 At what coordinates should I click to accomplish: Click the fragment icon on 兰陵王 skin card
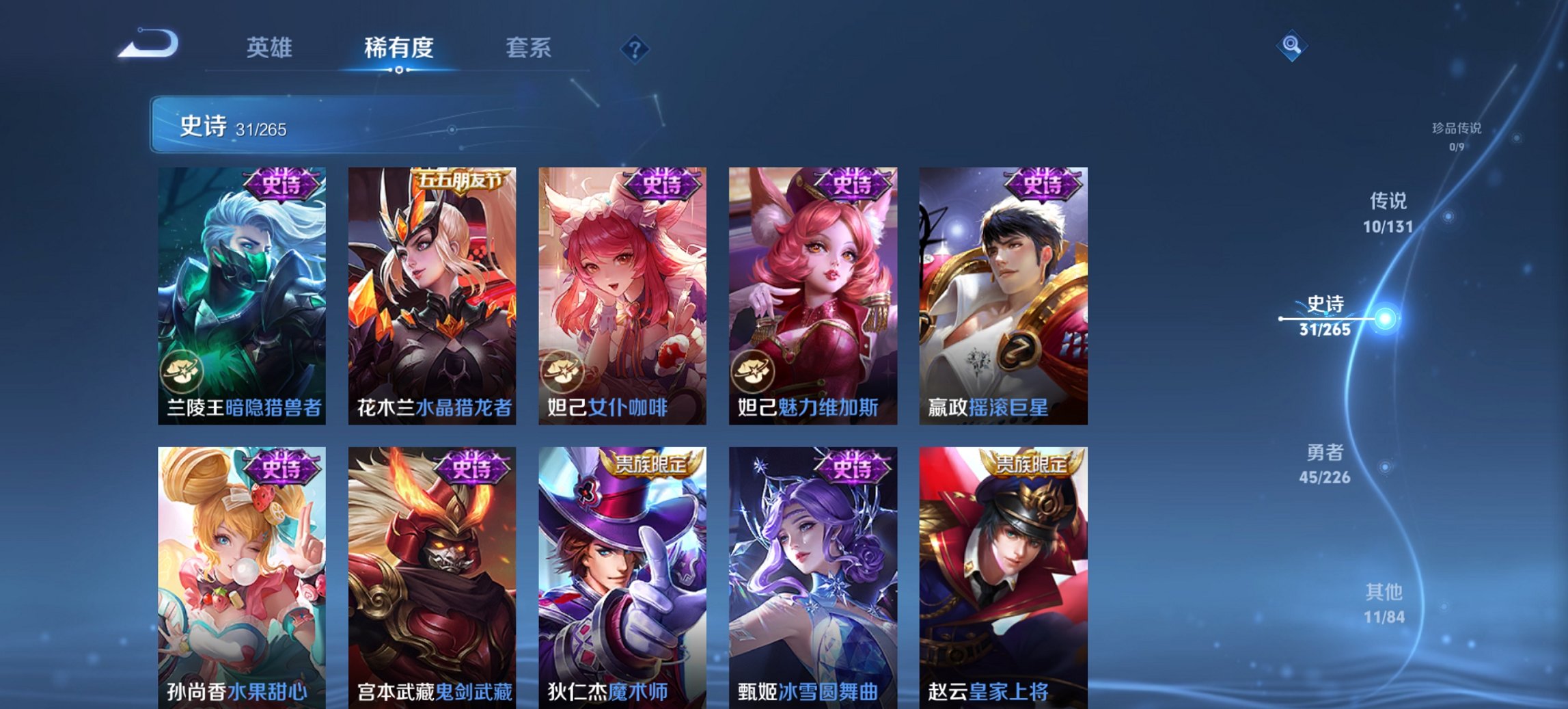(x=181, y=371)
